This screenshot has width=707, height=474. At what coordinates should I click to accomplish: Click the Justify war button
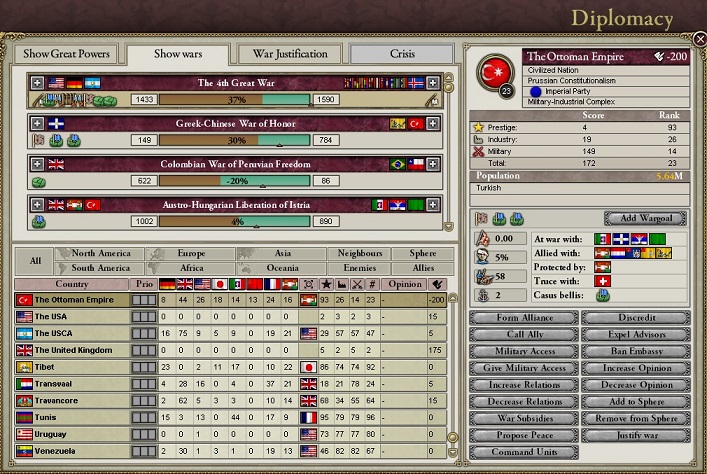click(x=635, y=436)
